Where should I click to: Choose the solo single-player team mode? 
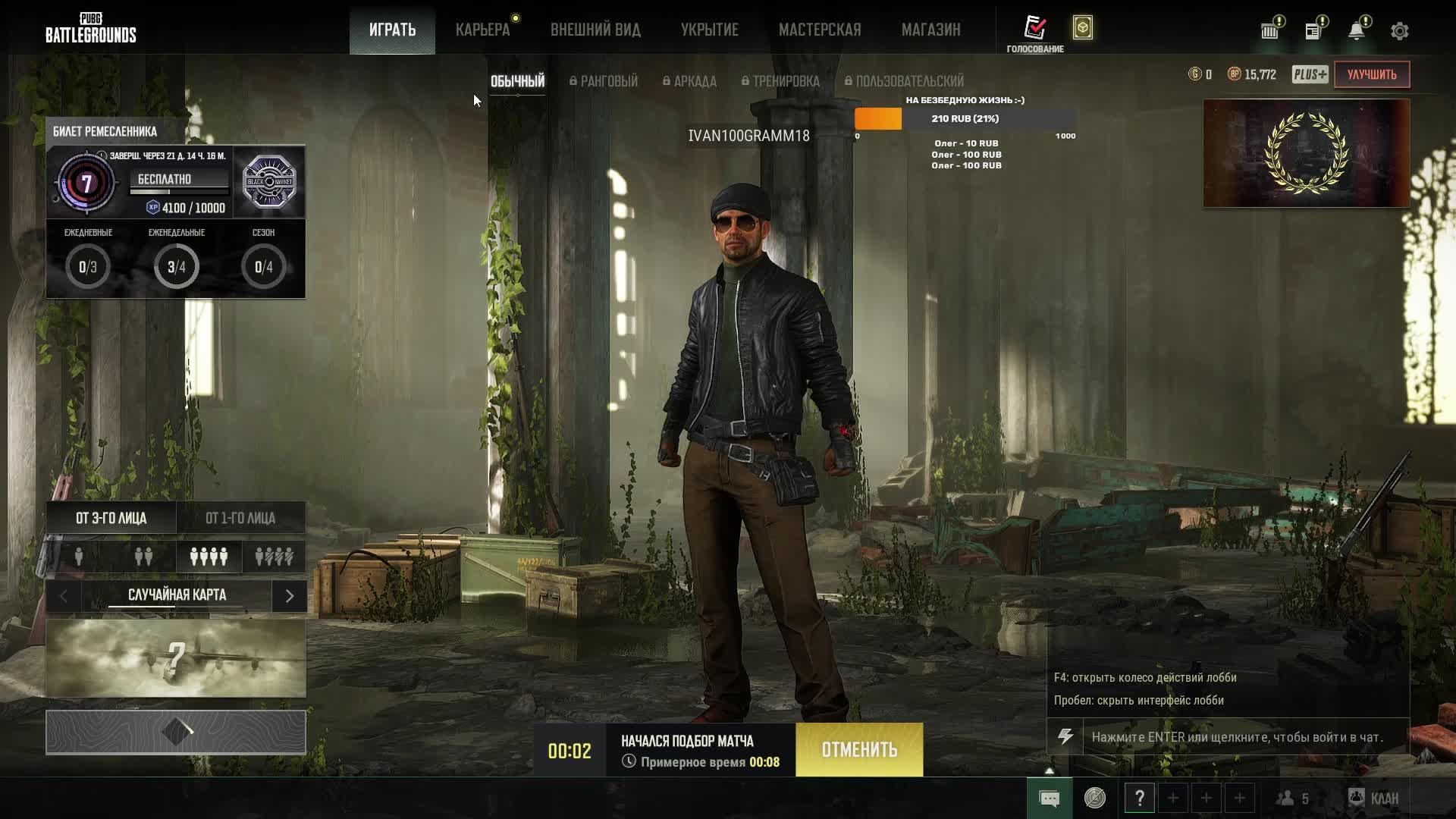79,557
